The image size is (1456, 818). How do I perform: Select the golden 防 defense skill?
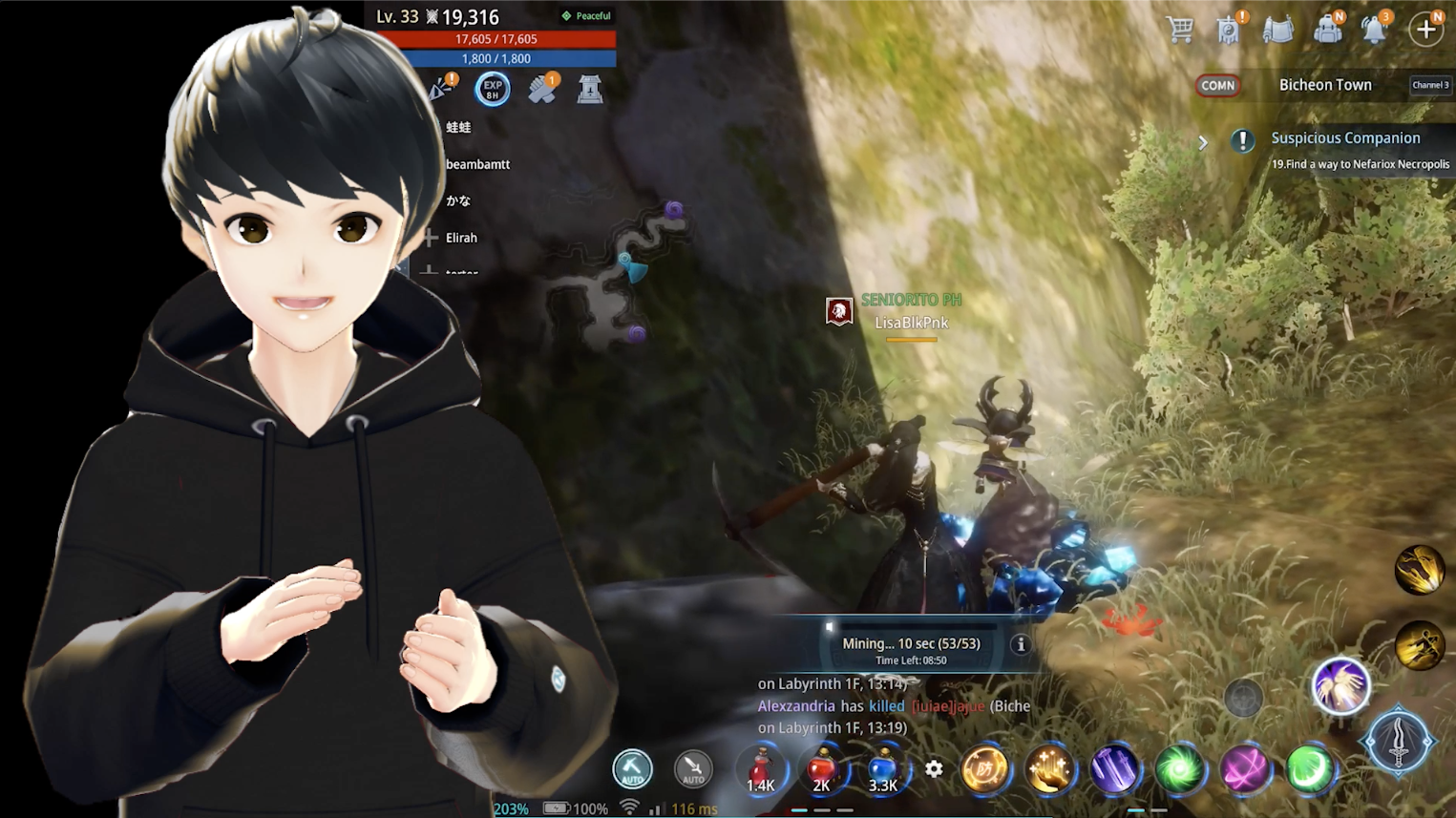coord(987,769)
